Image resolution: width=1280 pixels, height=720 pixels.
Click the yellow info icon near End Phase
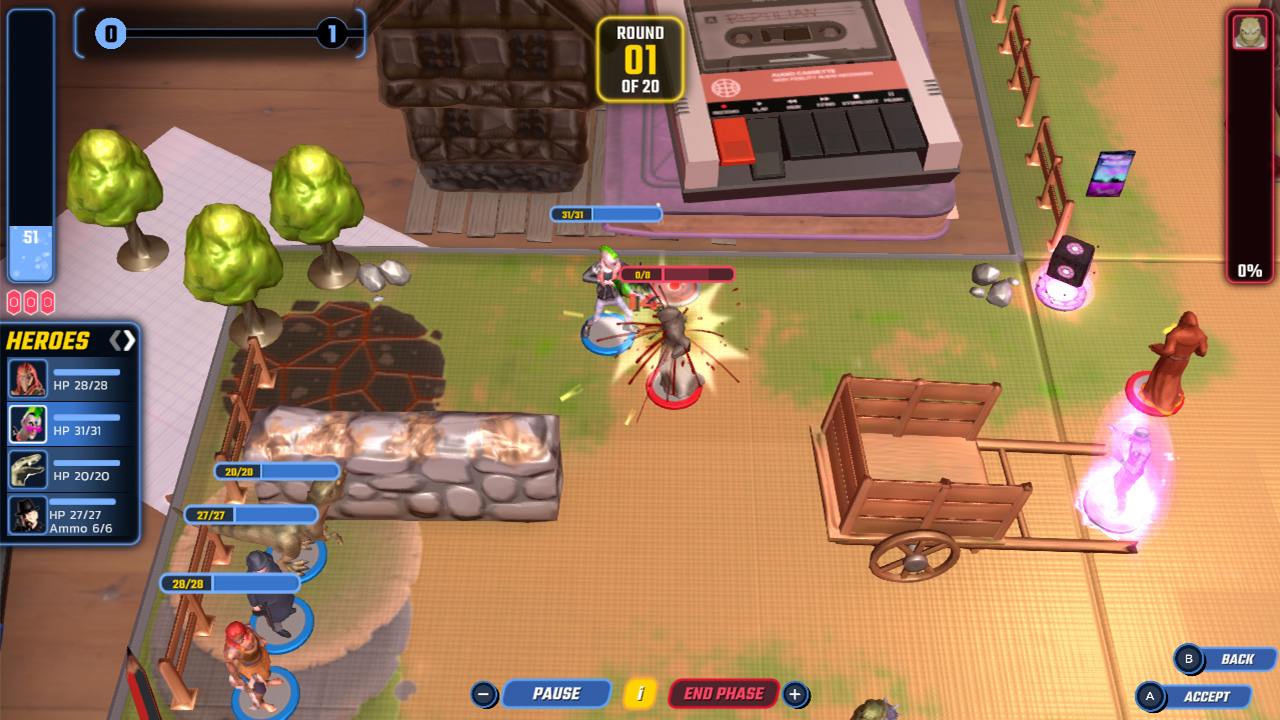coord(638,693)
